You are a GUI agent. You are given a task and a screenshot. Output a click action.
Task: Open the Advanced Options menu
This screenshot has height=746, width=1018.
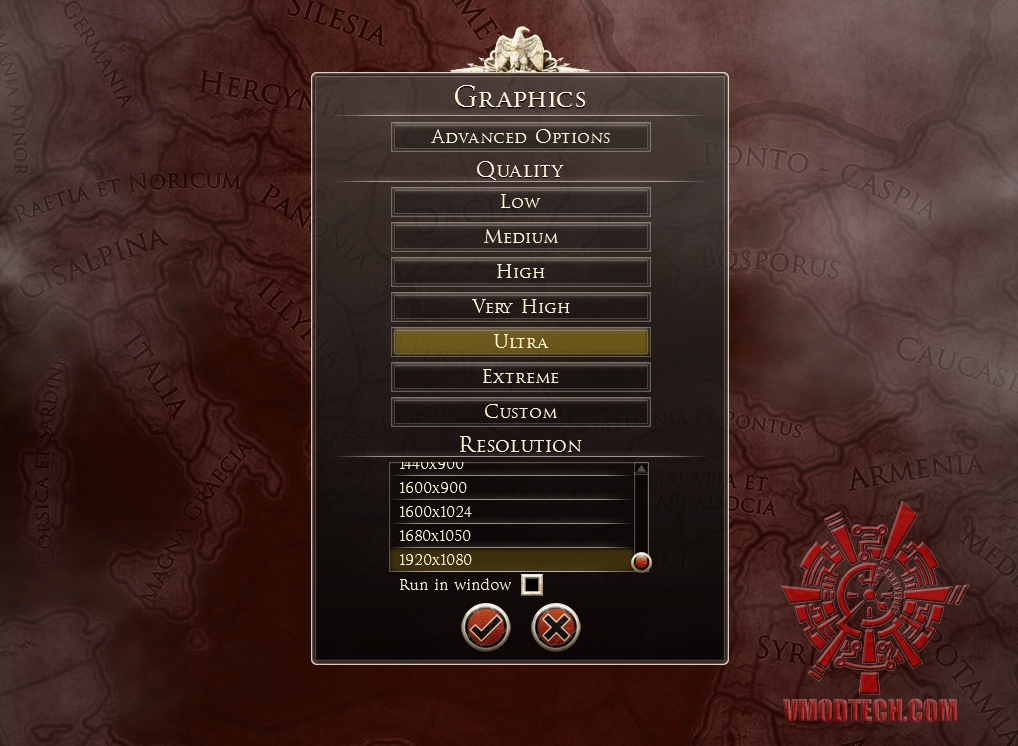(x=520, y=137)
